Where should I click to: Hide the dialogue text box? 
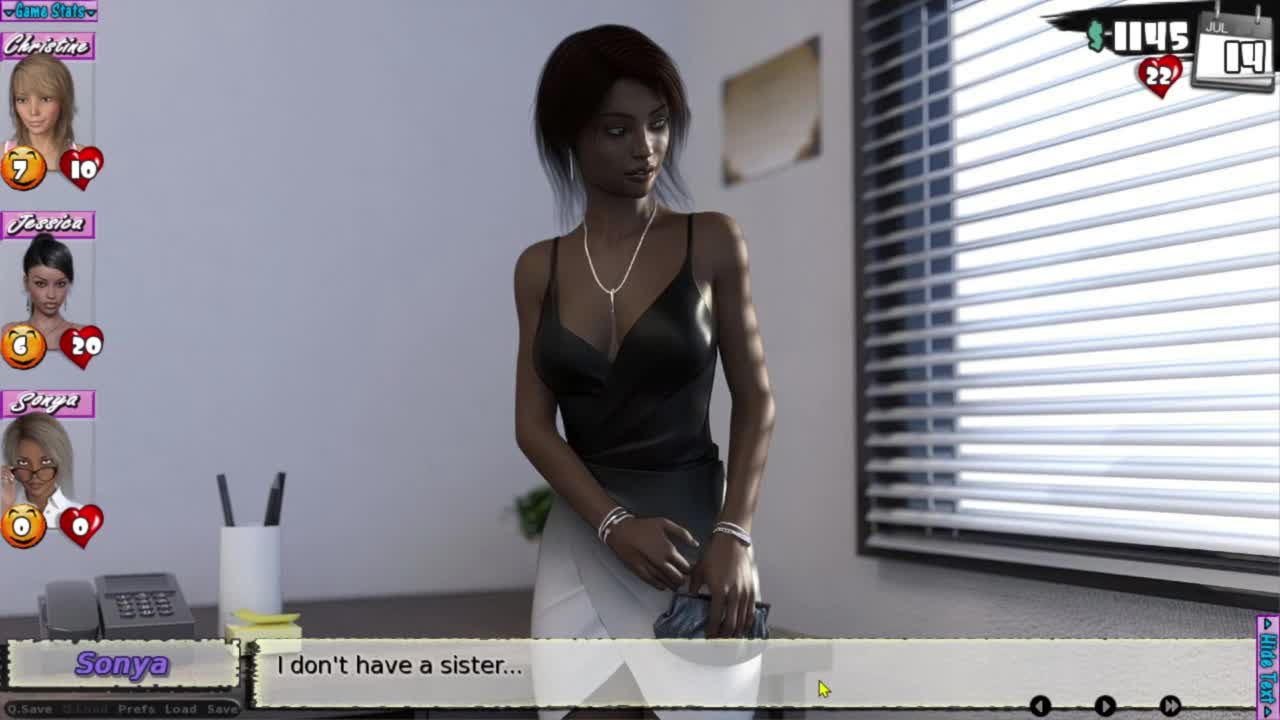click(1267, 667)
